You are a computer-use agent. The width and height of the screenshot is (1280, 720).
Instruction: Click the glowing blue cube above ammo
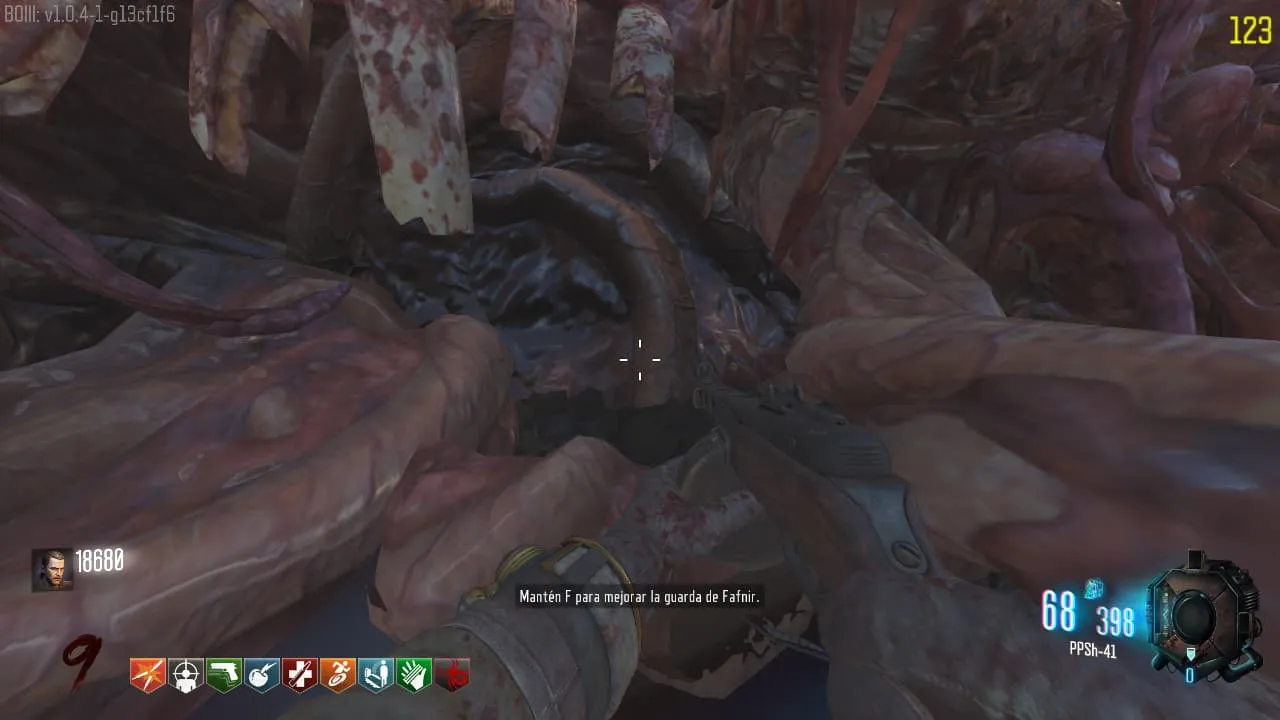click(1093, 589)
